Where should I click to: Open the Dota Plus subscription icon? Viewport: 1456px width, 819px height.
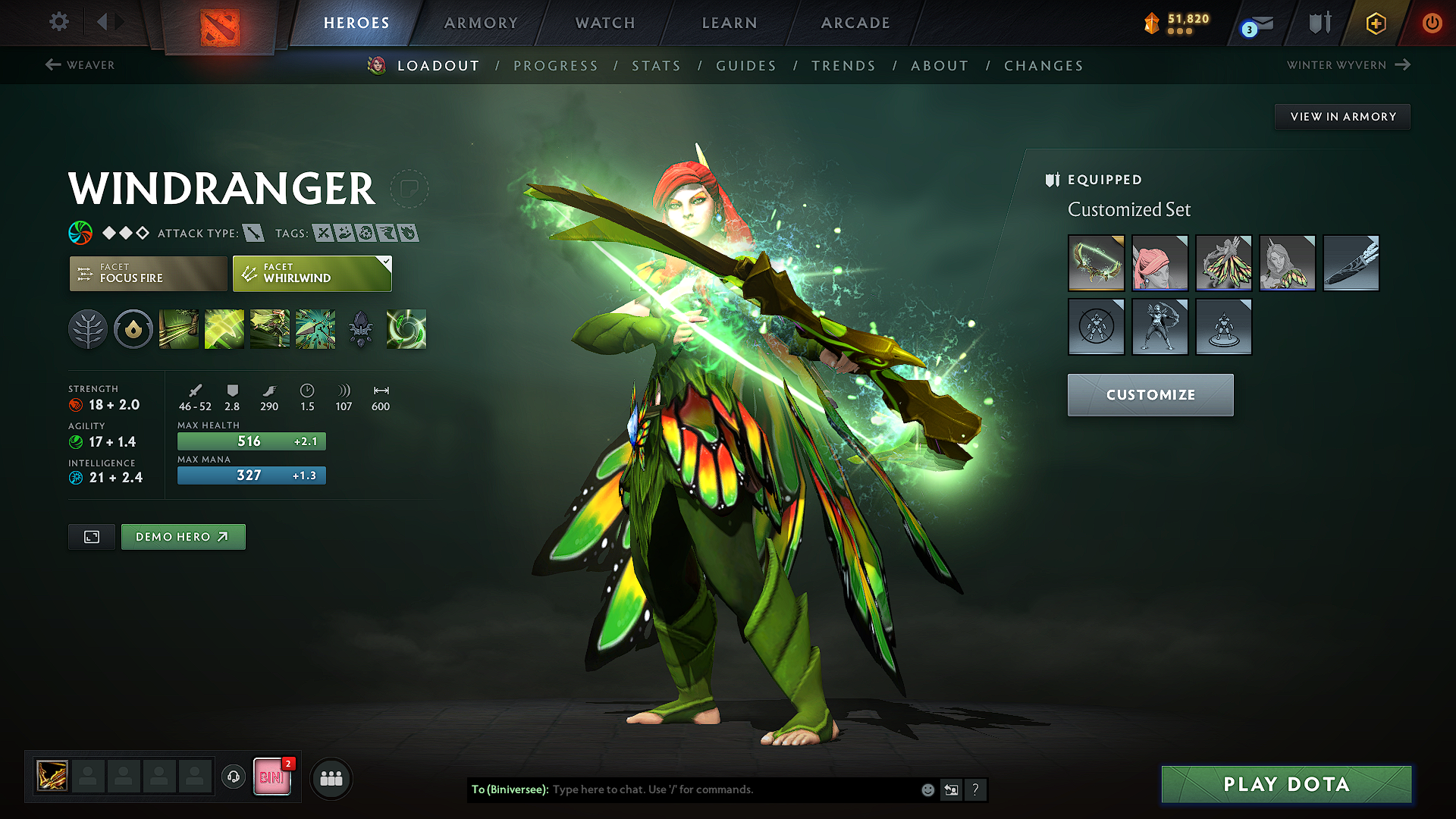point(1376,23)
